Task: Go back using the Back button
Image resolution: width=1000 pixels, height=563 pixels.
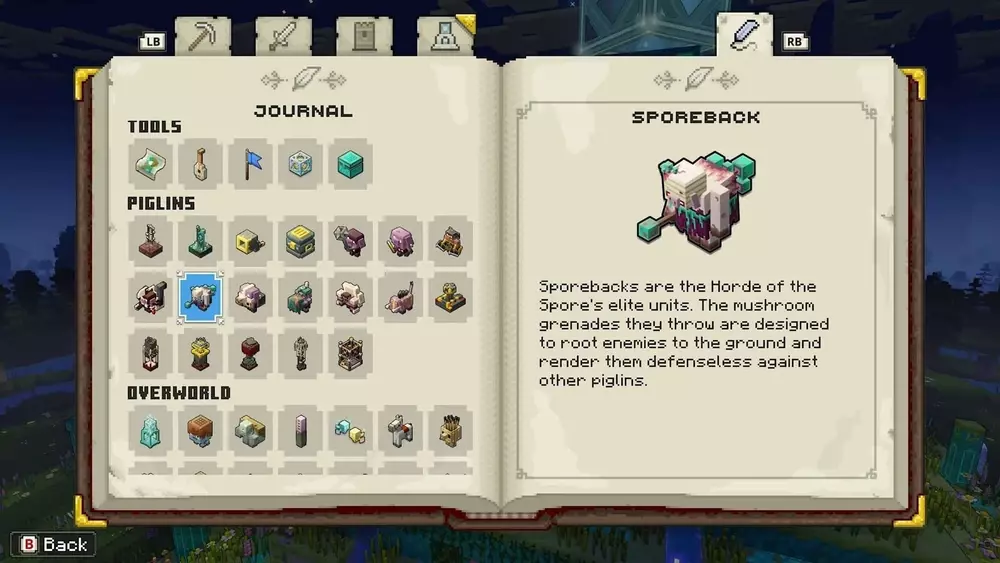Action: [55, 544]
